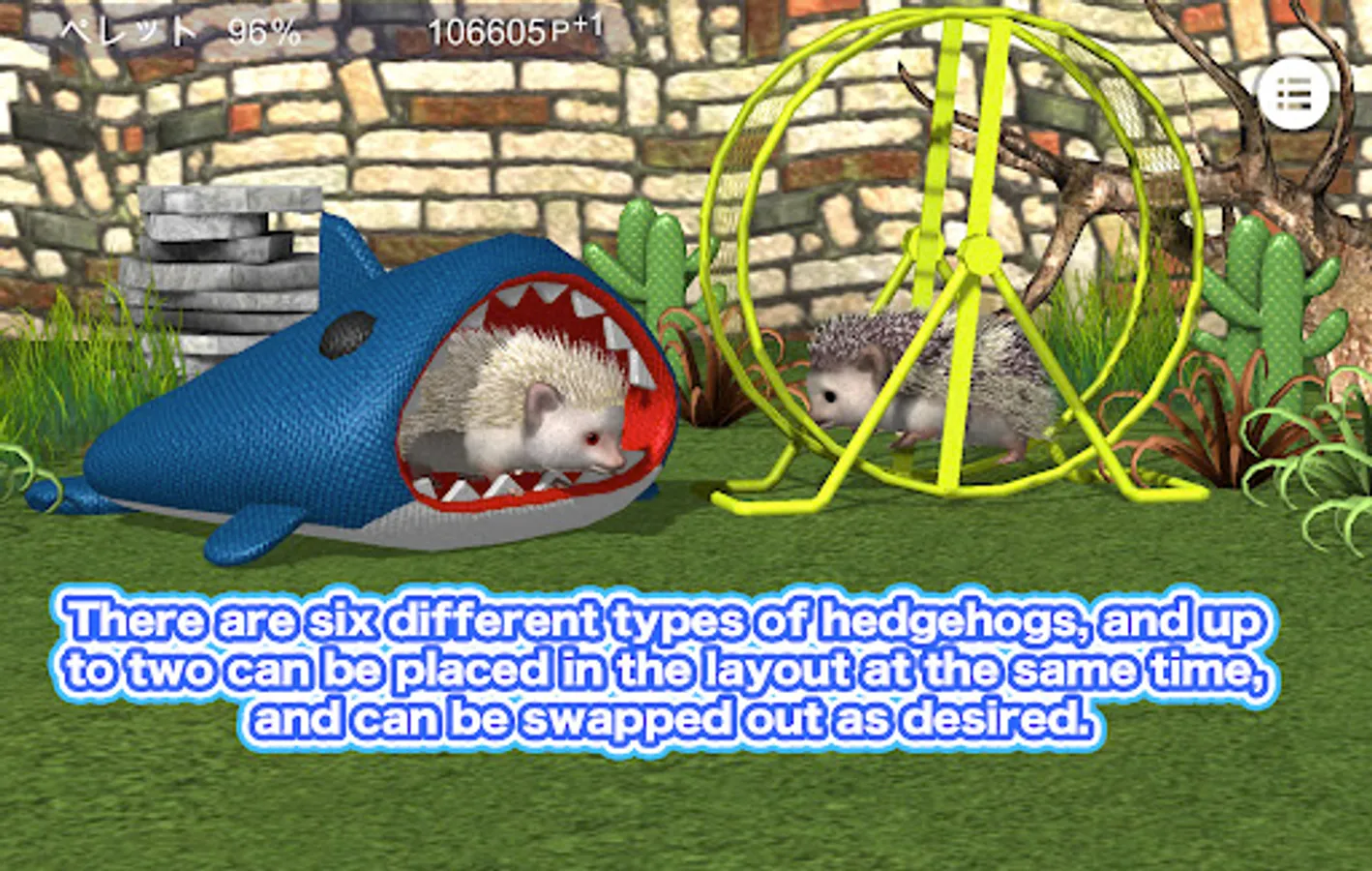1372x871 pixels.
Task: Dismiss the hedgehog tutorial message
Action: coord(668,668)
